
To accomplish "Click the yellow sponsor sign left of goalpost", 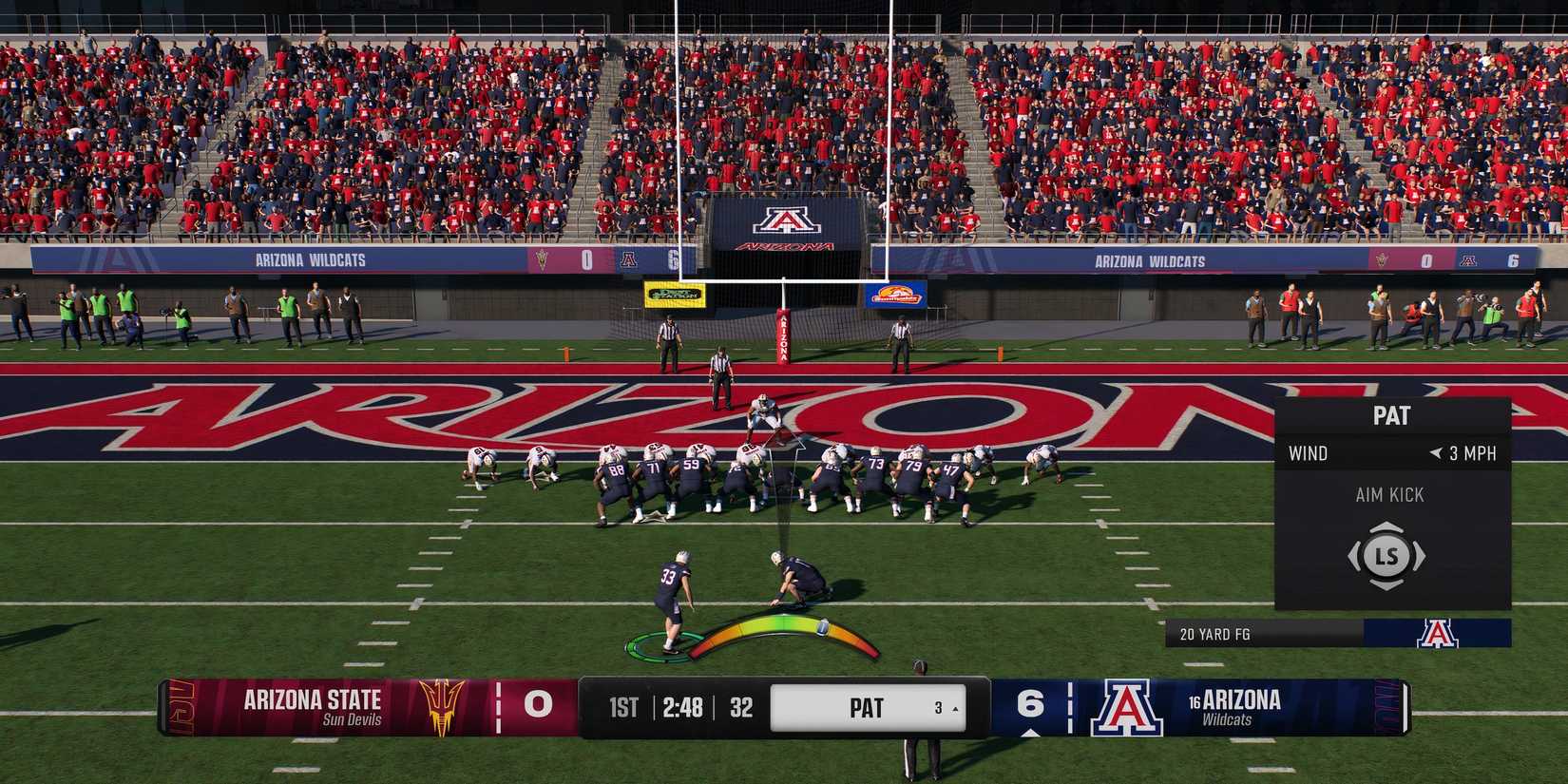I will (677, 296).
